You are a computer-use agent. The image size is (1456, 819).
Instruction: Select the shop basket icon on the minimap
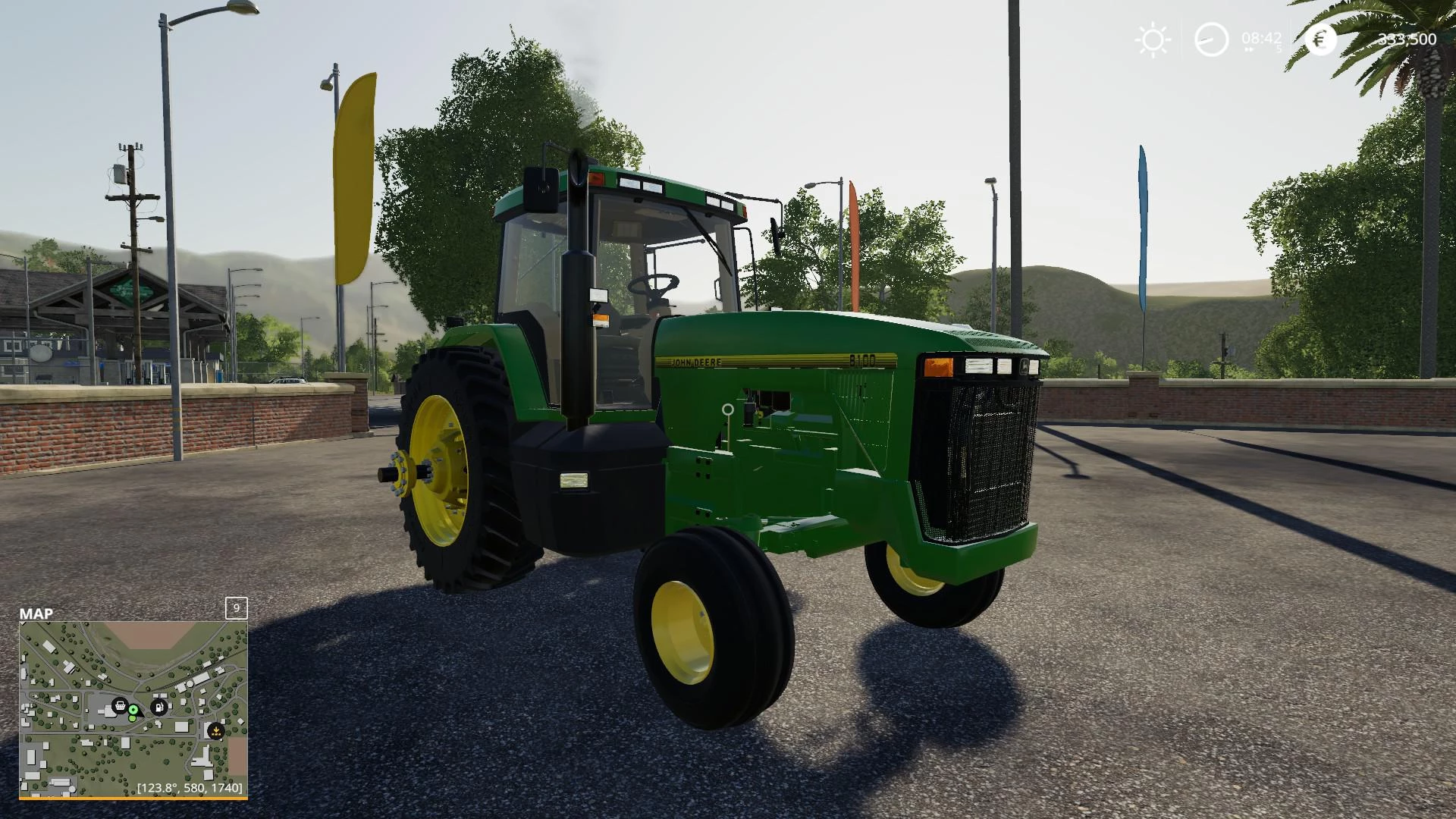[x=120, y=706]
